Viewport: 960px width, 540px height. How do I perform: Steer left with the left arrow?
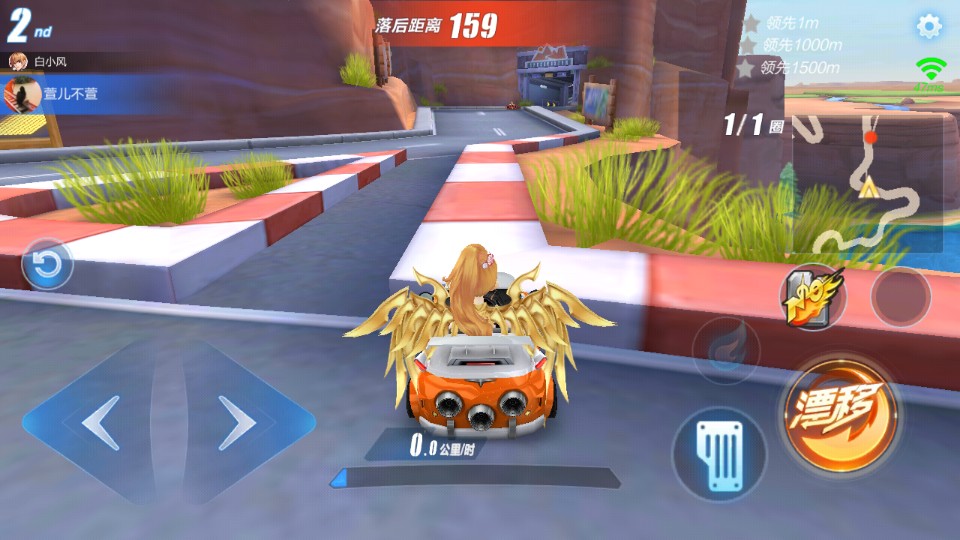(x=100, y=423)
